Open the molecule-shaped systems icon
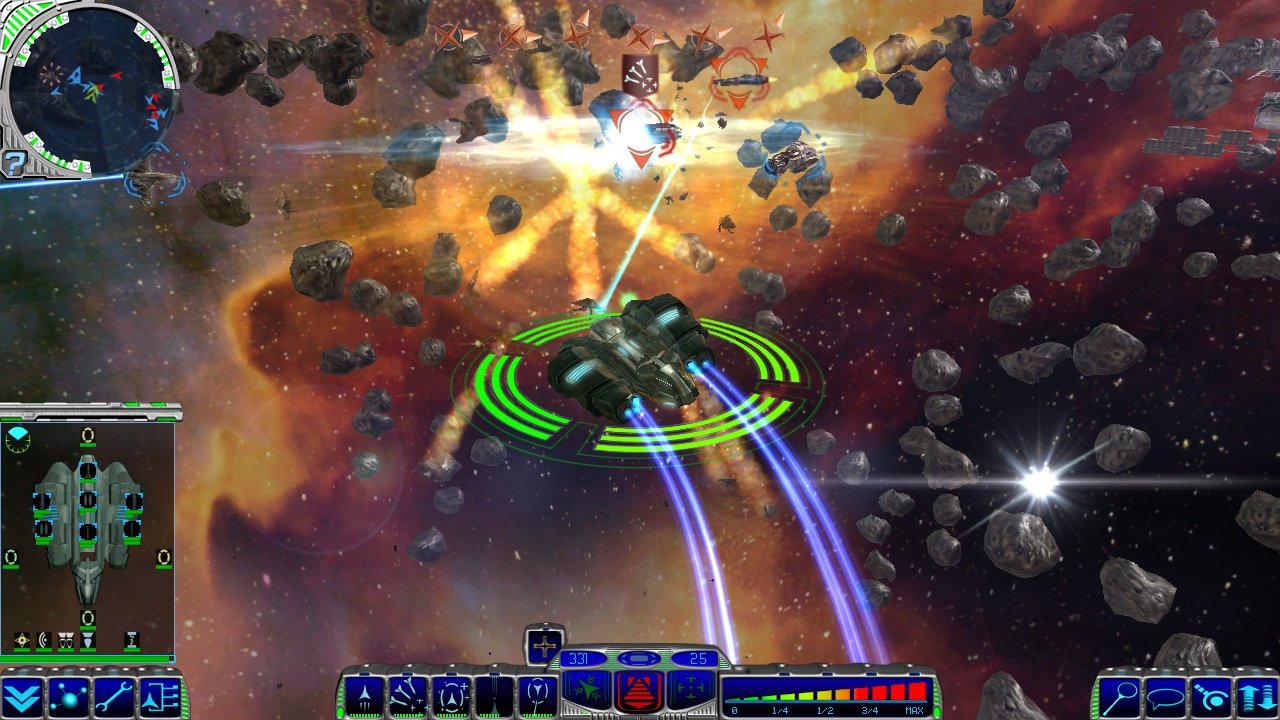 pyautogui.click(x=67, y=695)
